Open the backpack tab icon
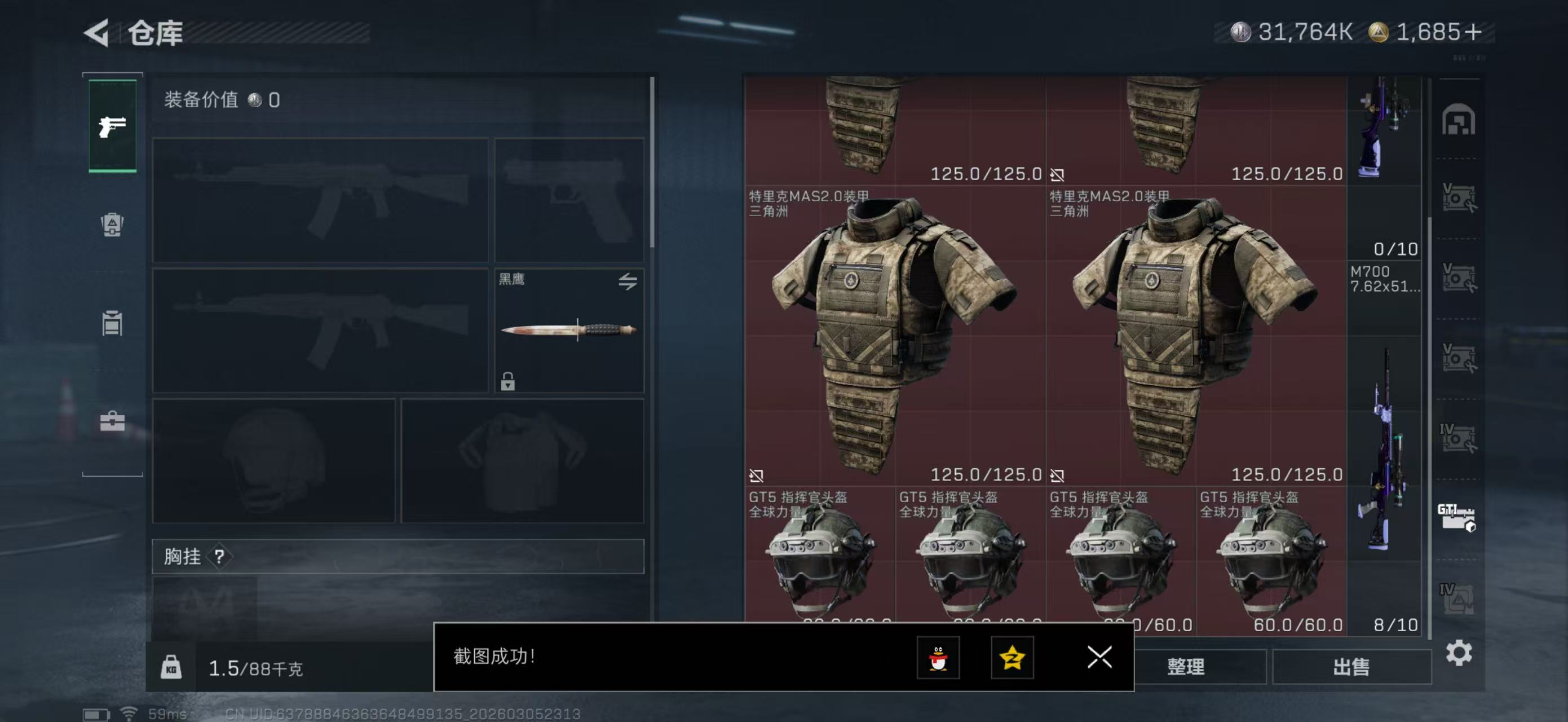 pyautogui.click(x=113, y=224)
